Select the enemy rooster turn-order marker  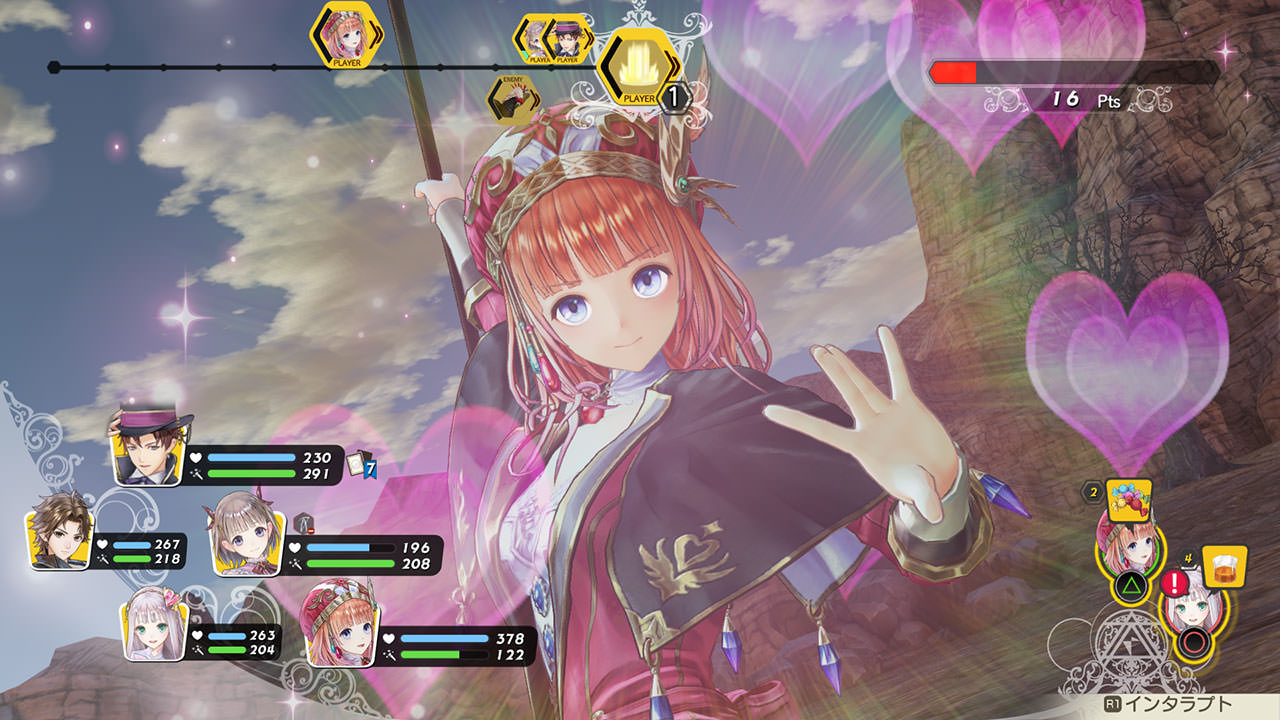pos(513,98)
